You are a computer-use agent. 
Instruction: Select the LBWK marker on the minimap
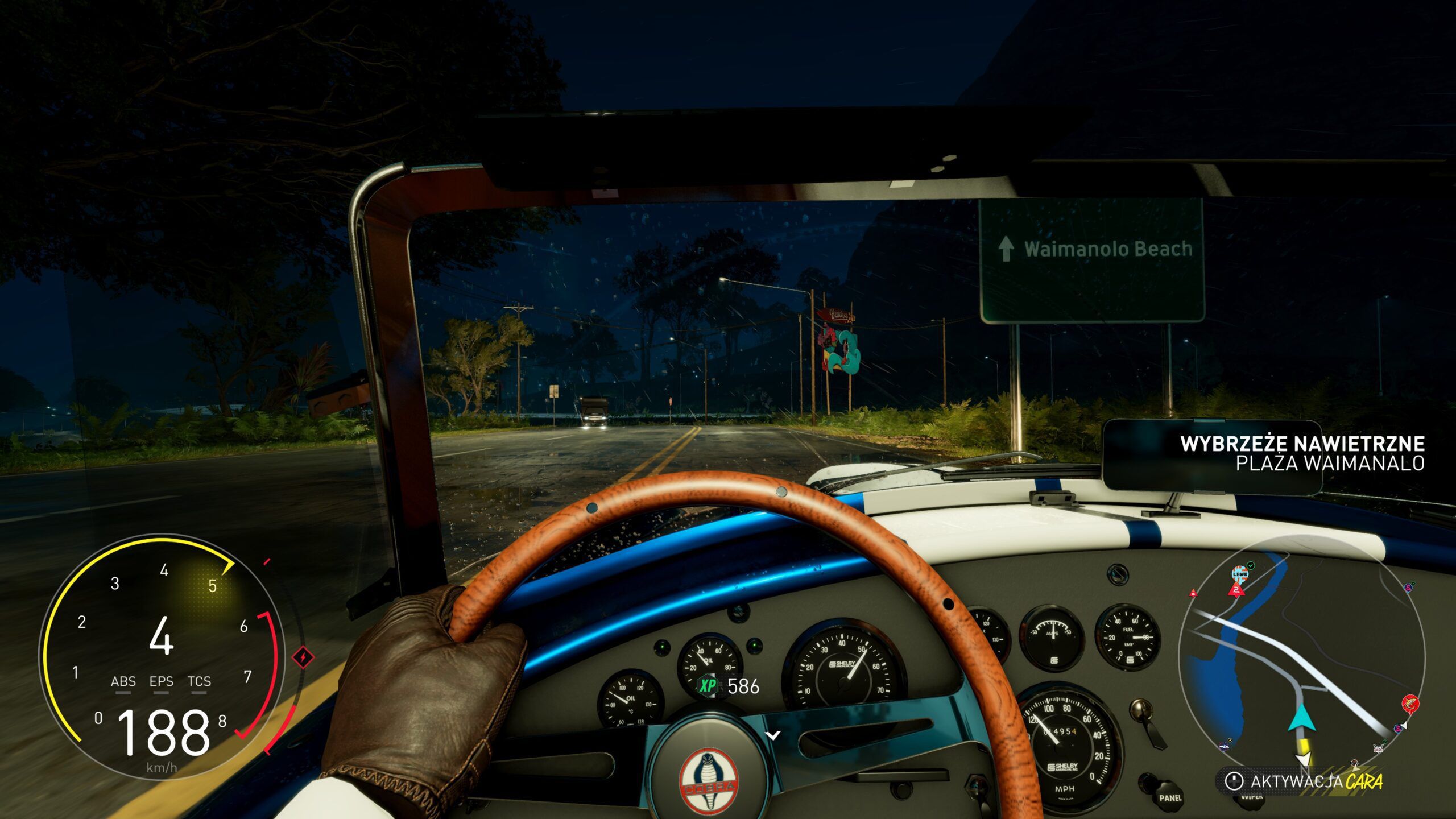point(1240,573)
